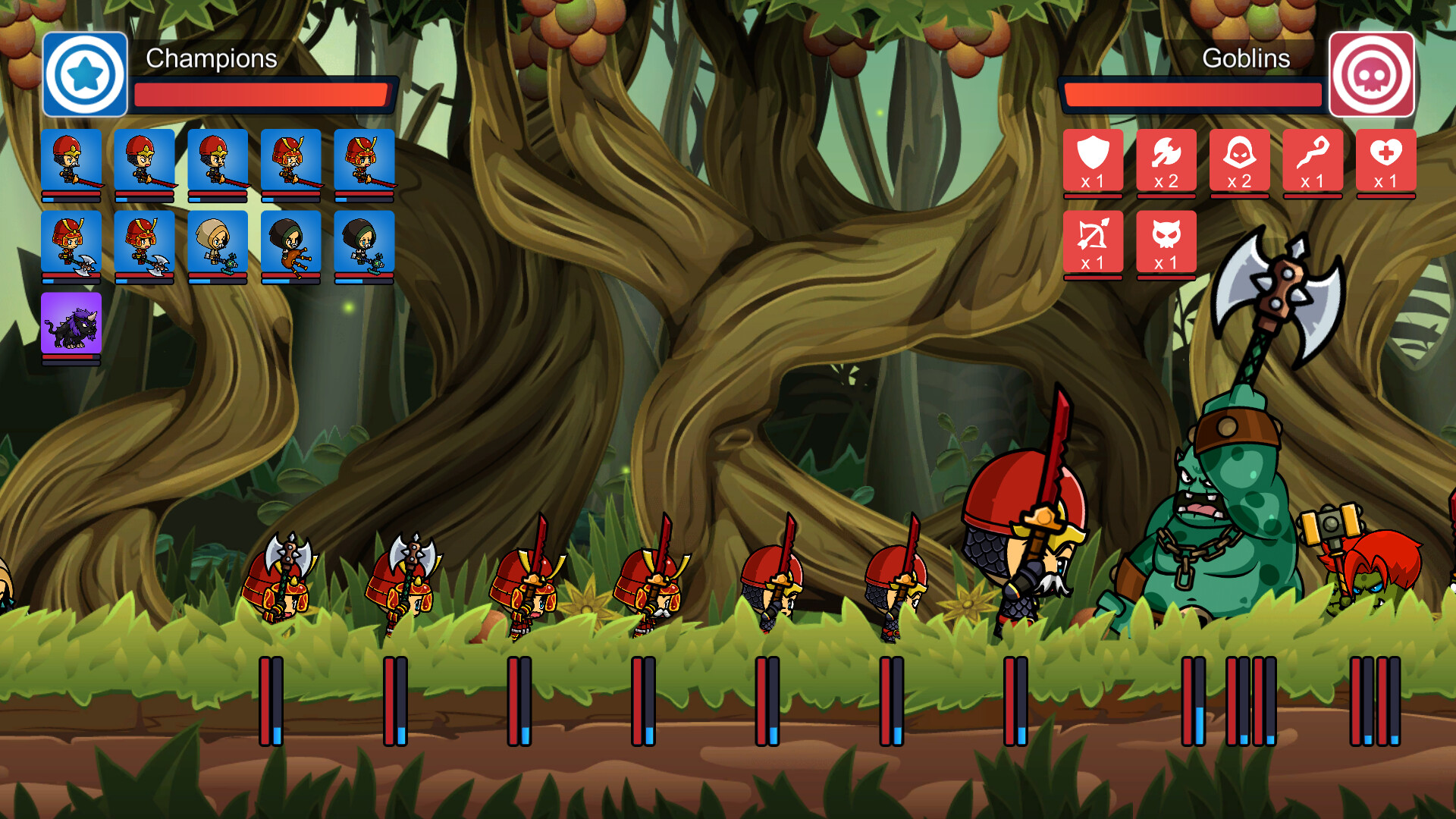
Task: Click the goblin shaman crook icon
Action: tap(1312, 161)
